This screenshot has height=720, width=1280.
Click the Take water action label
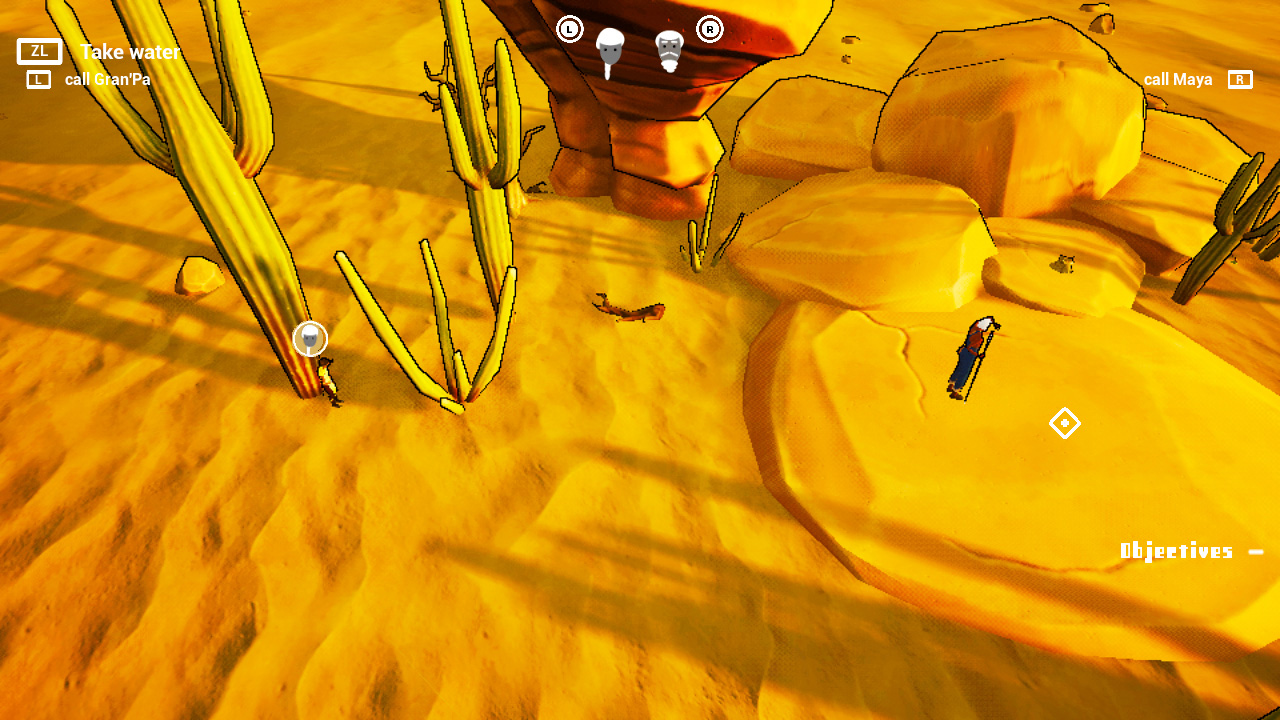[130, 52]
